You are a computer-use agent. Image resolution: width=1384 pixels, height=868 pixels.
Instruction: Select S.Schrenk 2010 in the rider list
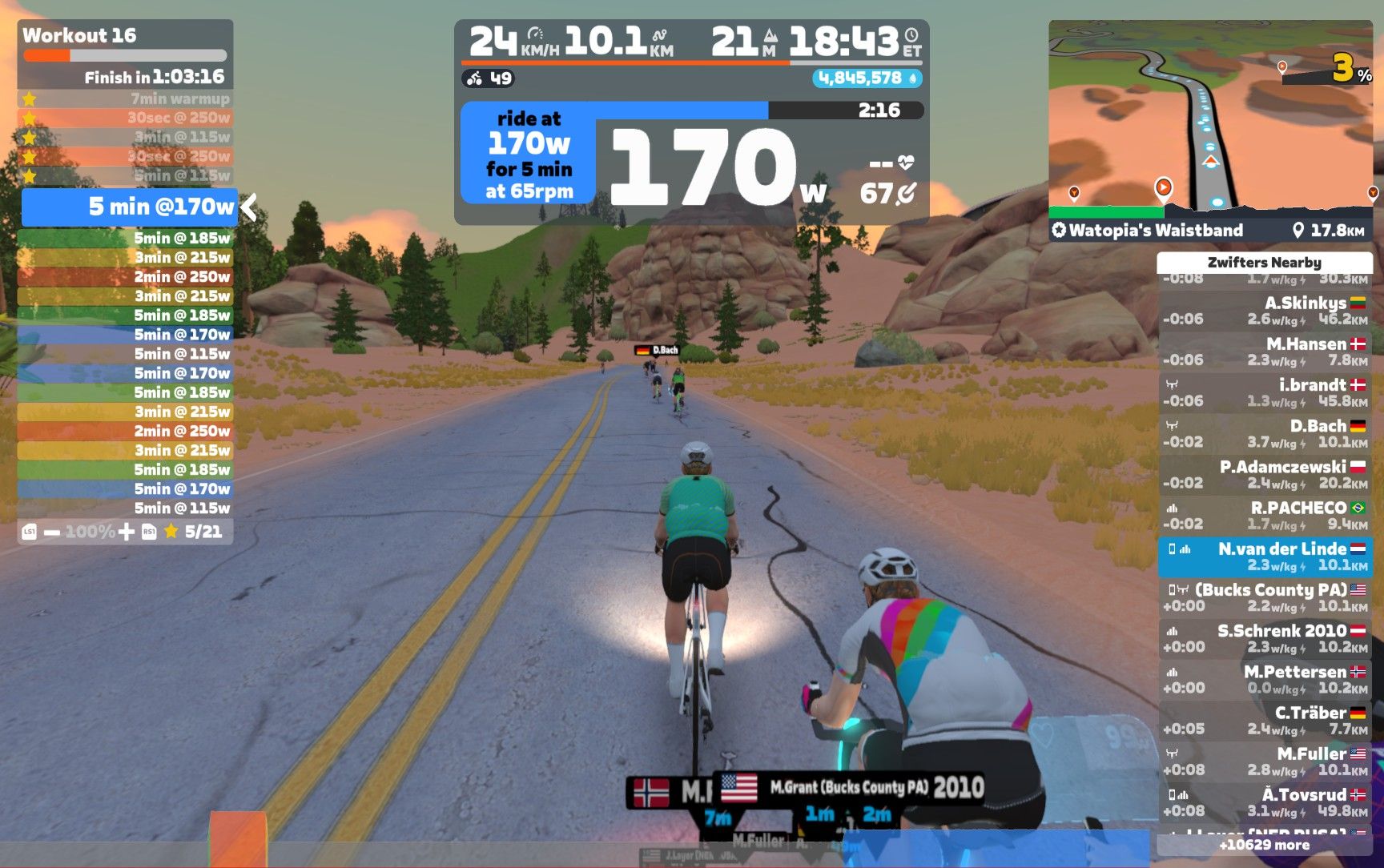coord(1265,638)
